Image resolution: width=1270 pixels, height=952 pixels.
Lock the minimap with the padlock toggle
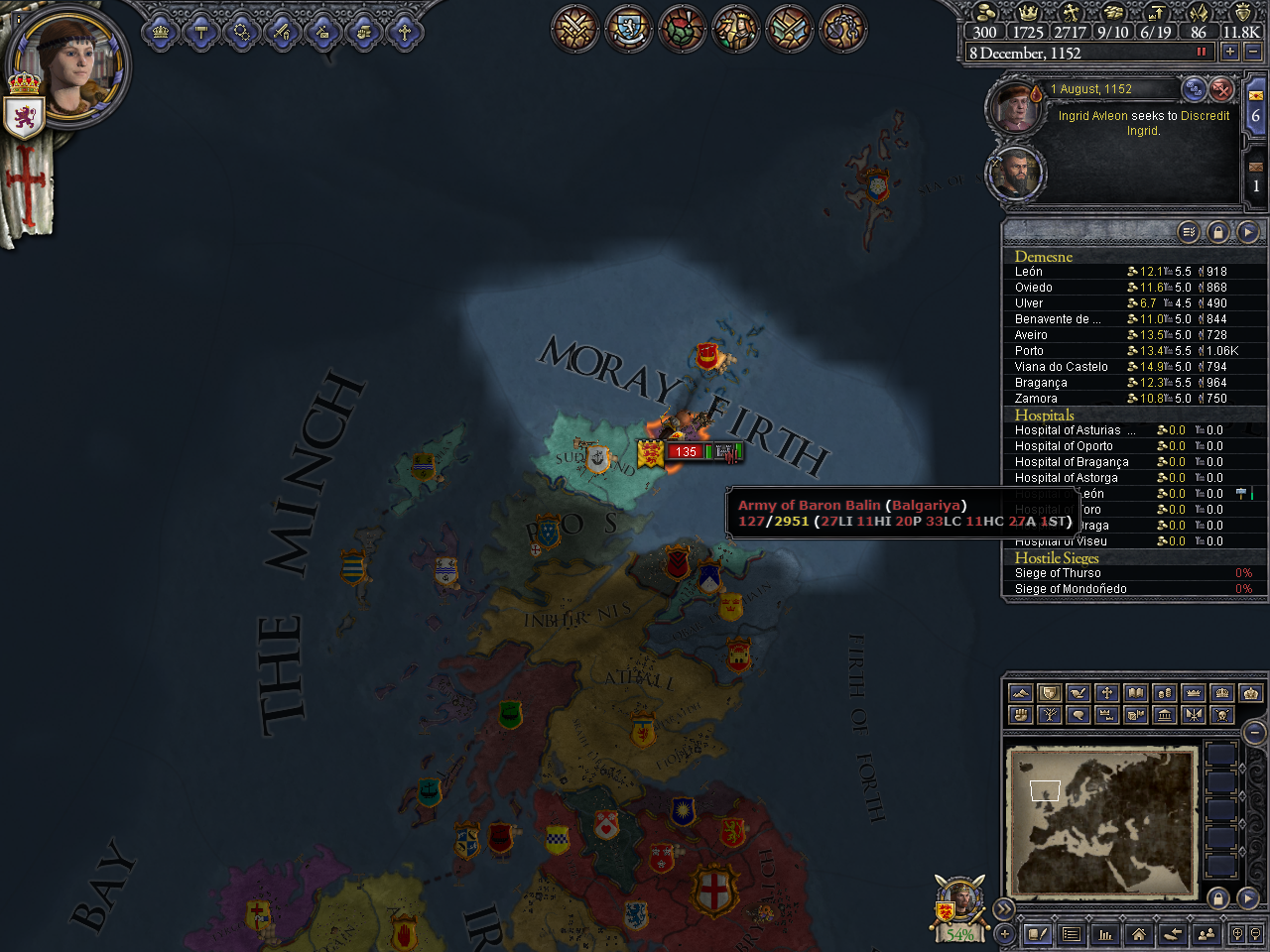(1217, 898)
